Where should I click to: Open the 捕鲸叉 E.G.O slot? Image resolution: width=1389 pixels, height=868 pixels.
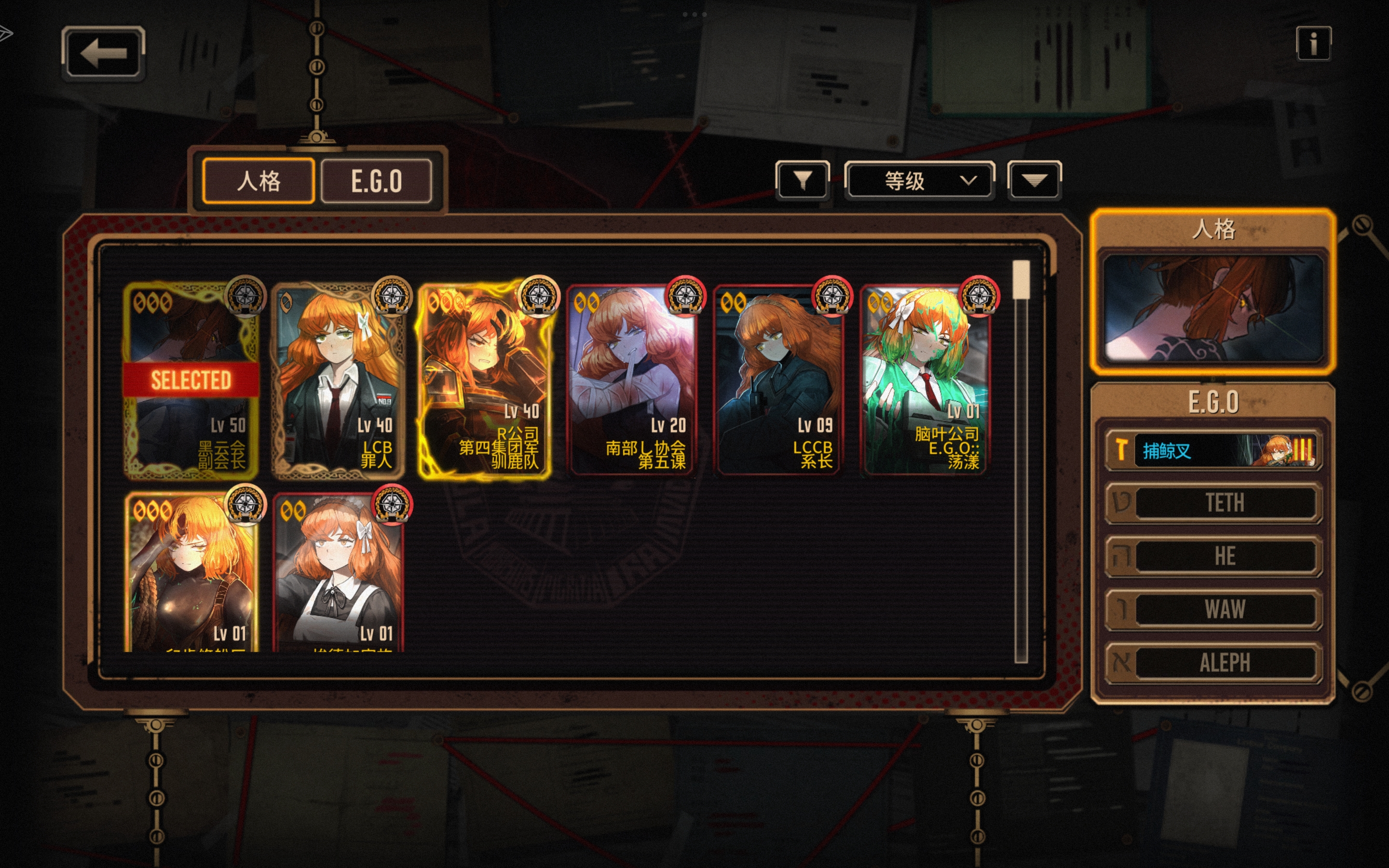pyautogui.click(x=1213, y=450)
